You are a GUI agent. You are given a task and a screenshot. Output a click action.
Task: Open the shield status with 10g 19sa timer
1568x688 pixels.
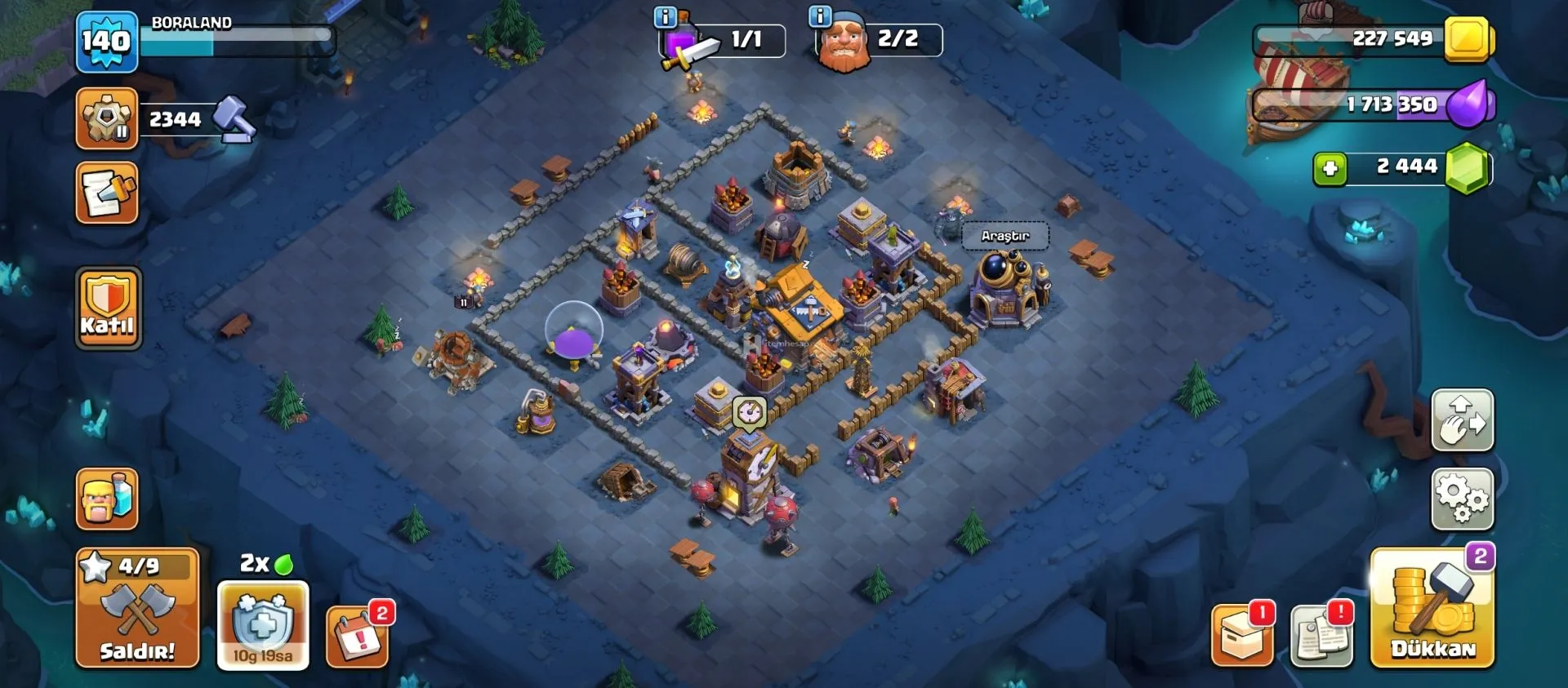262,625
